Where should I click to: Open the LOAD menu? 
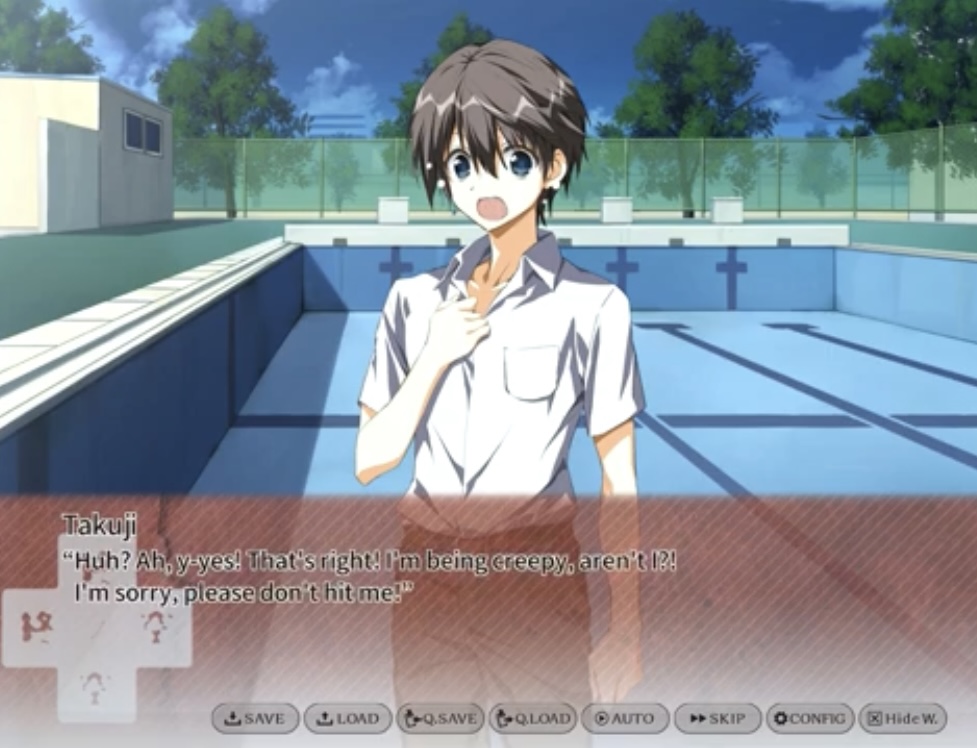347,718
